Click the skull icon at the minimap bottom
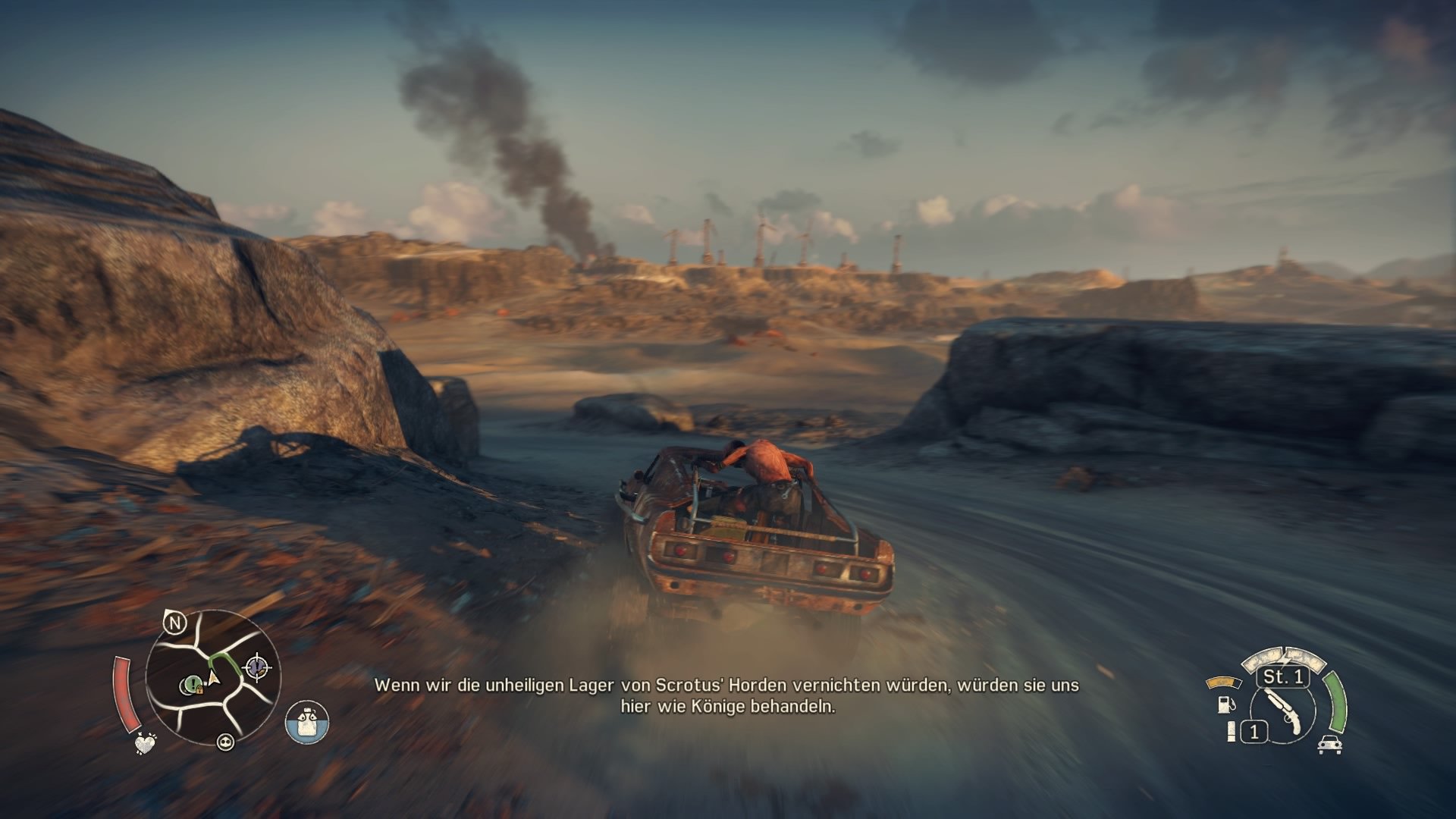Image resolution: width=1456 pixels, height=819 pixels. pos(226,743)
